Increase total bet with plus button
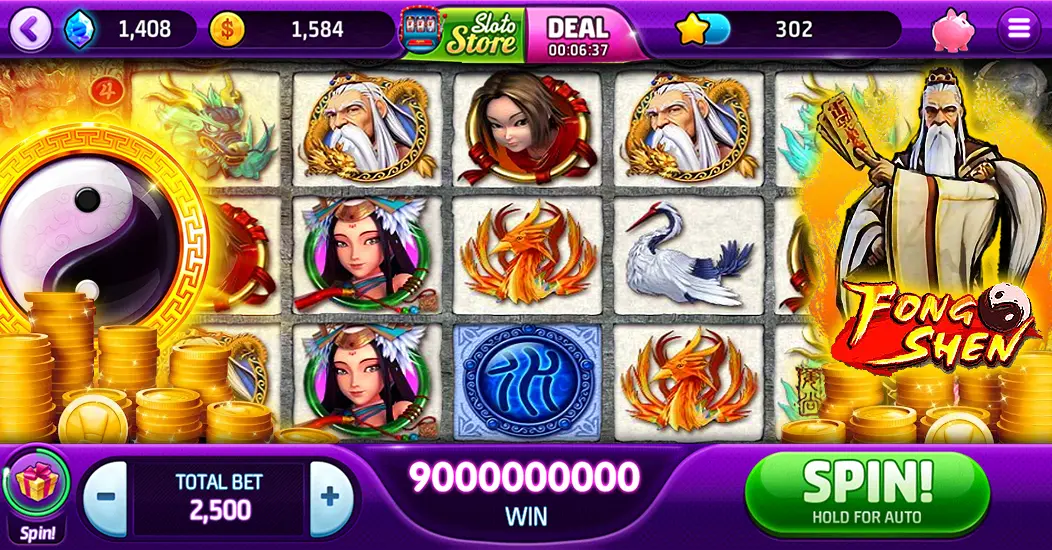 click(x=329, y=496)
